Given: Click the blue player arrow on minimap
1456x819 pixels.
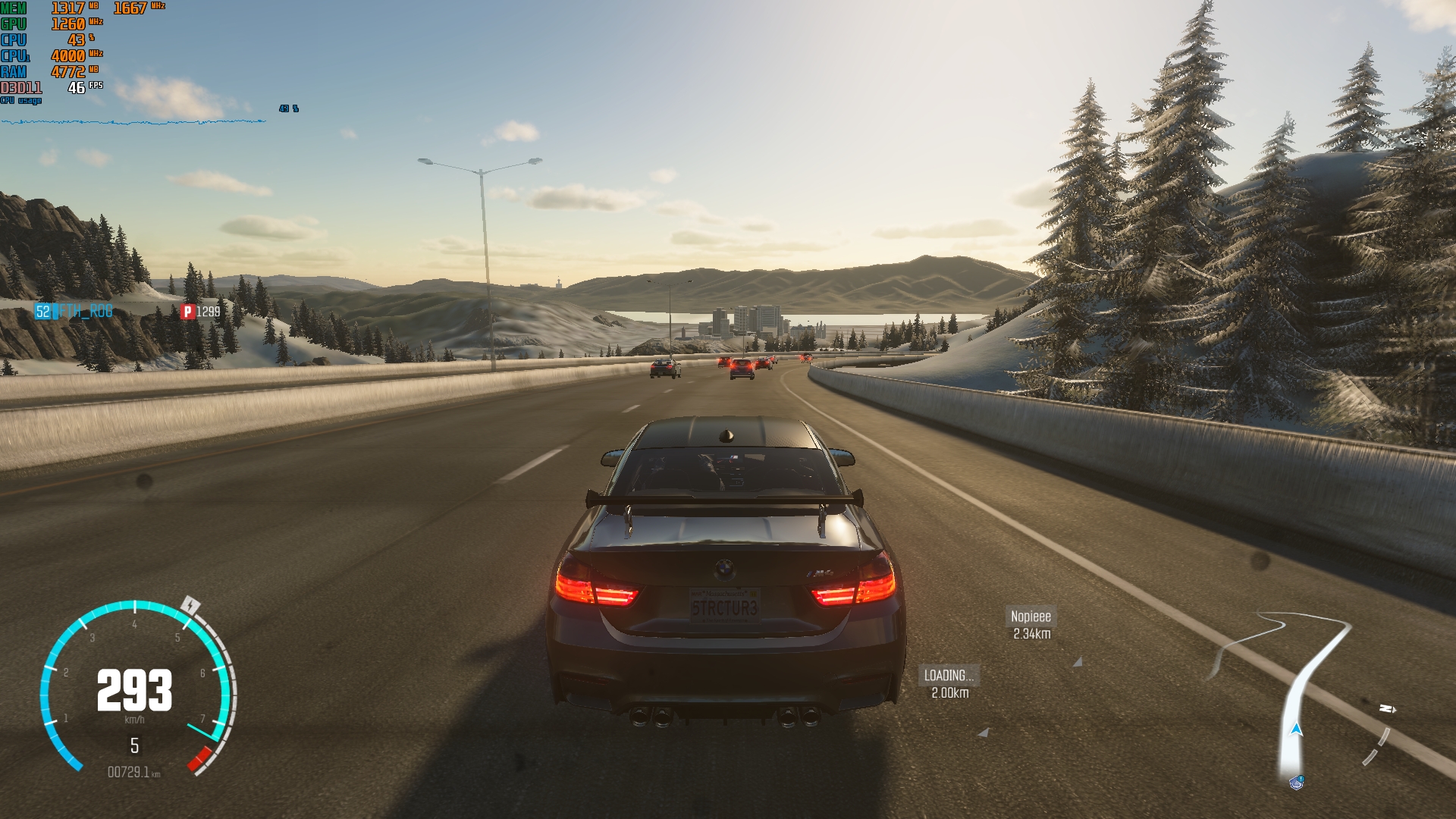Looking at the screenshot, I should coord(1296,730).
